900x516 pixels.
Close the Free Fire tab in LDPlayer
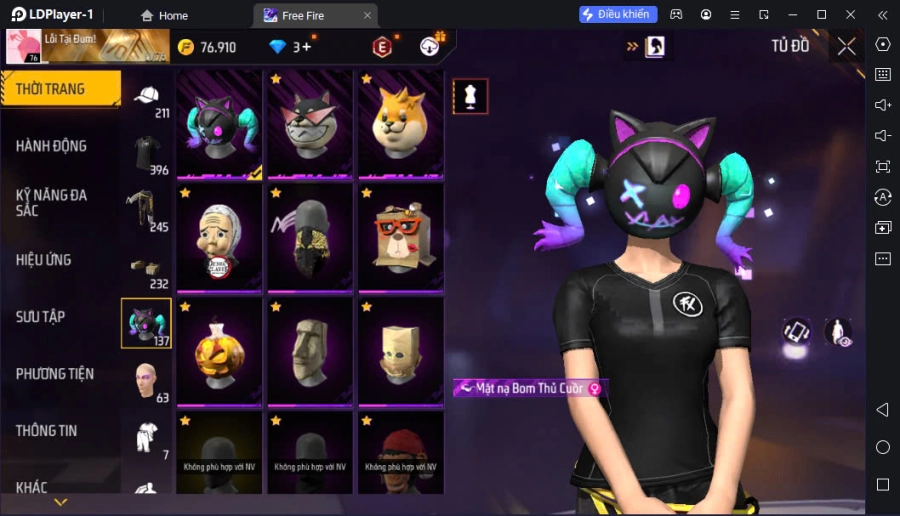(367, 15)
